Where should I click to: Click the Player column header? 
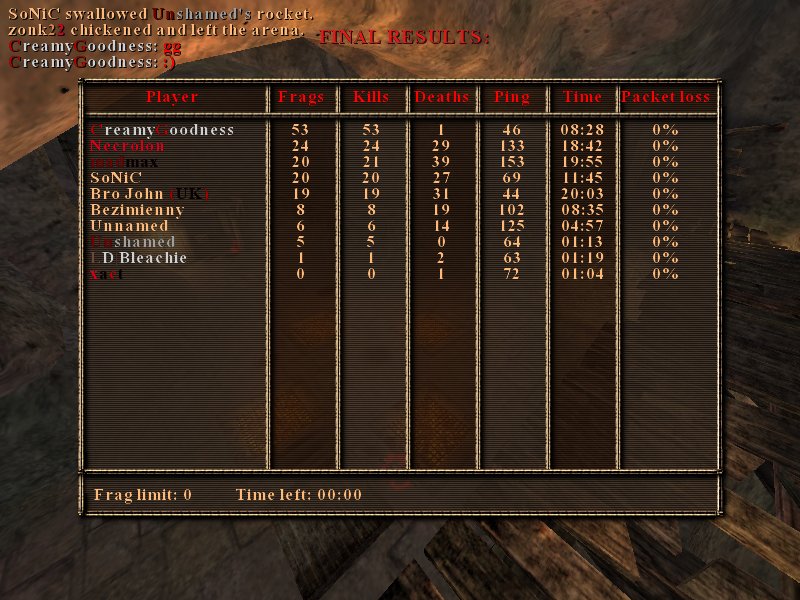[172, 97]
